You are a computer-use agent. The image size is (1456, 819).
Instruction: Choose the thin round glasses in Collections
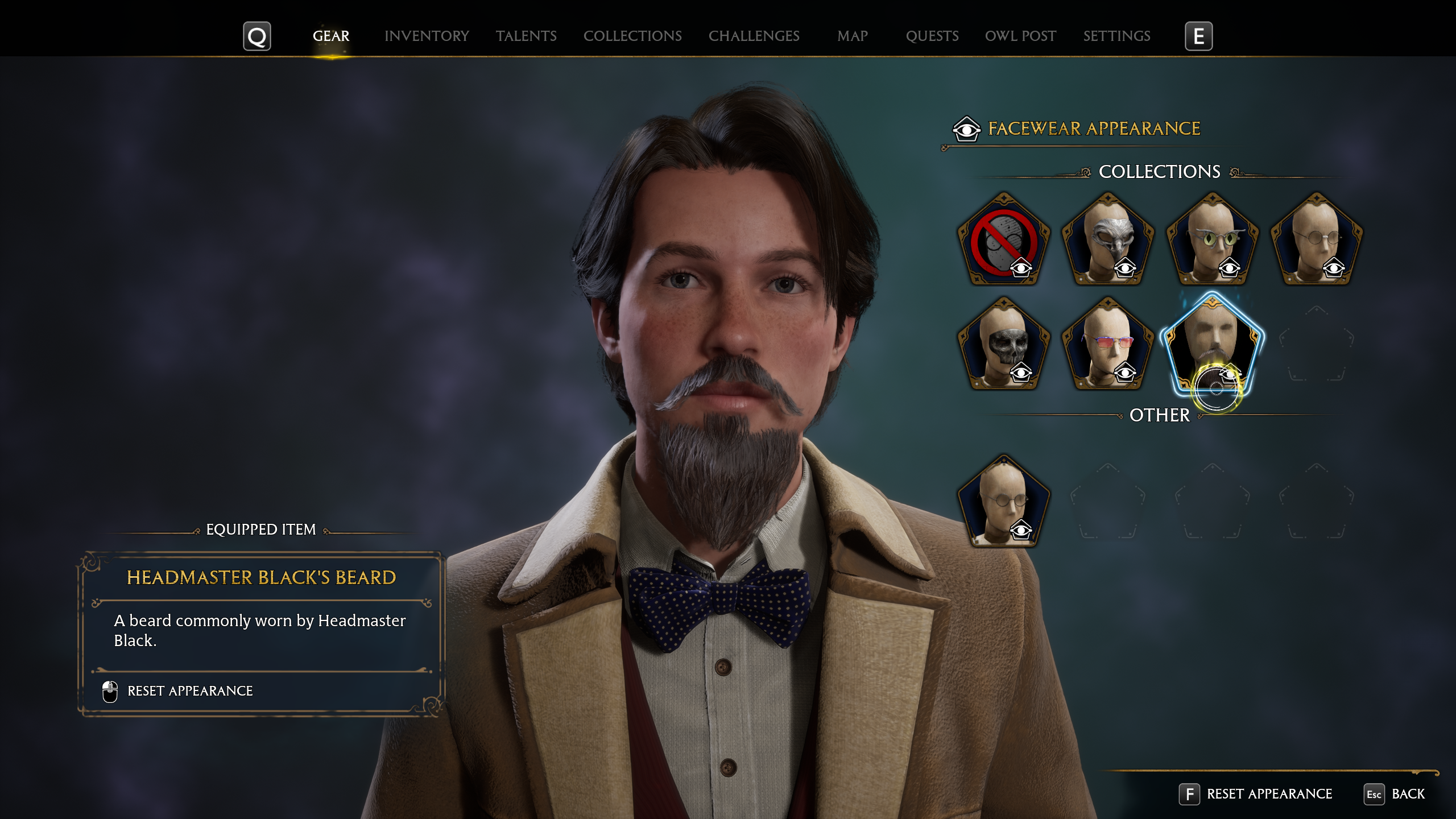tap(1316, 240)
